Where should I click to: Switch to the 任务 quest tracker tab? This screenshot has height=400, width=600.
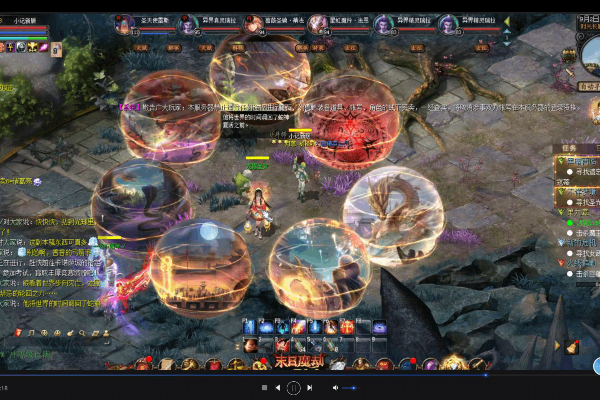point(567,147)
